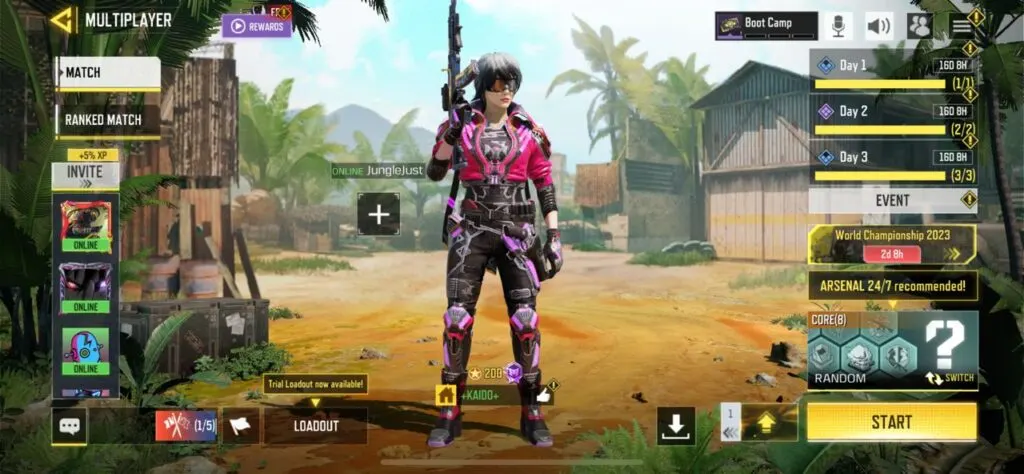Viewport: 1024px width, 474px height.
Task: Toggle the microphone icon
Action: [836, 26]
